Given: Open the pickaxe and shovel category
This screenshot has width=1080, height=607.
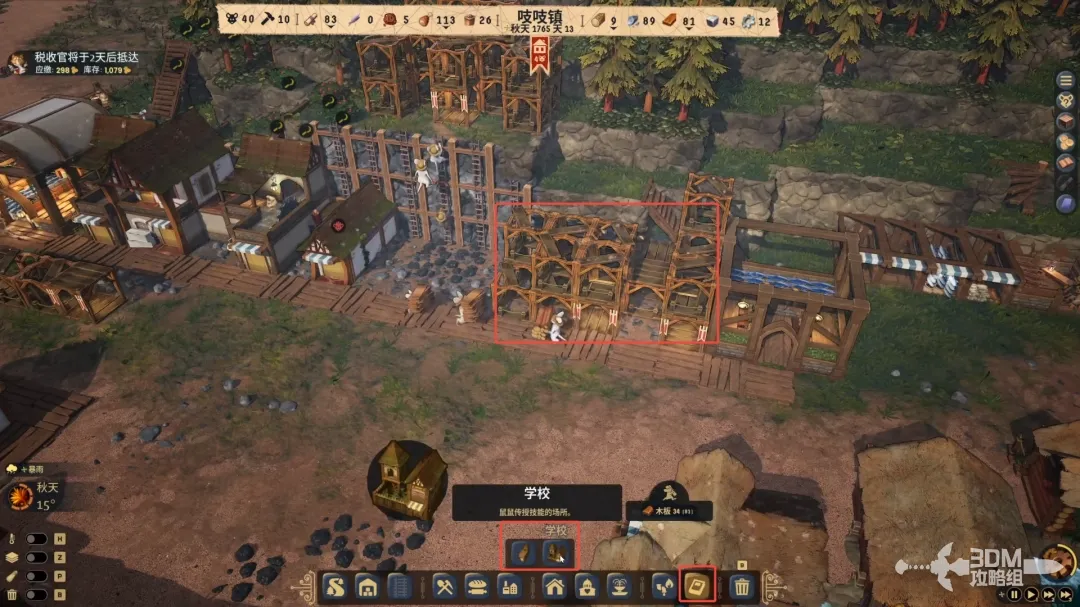Looking at the screenshot, I should (x=447, y=587).
